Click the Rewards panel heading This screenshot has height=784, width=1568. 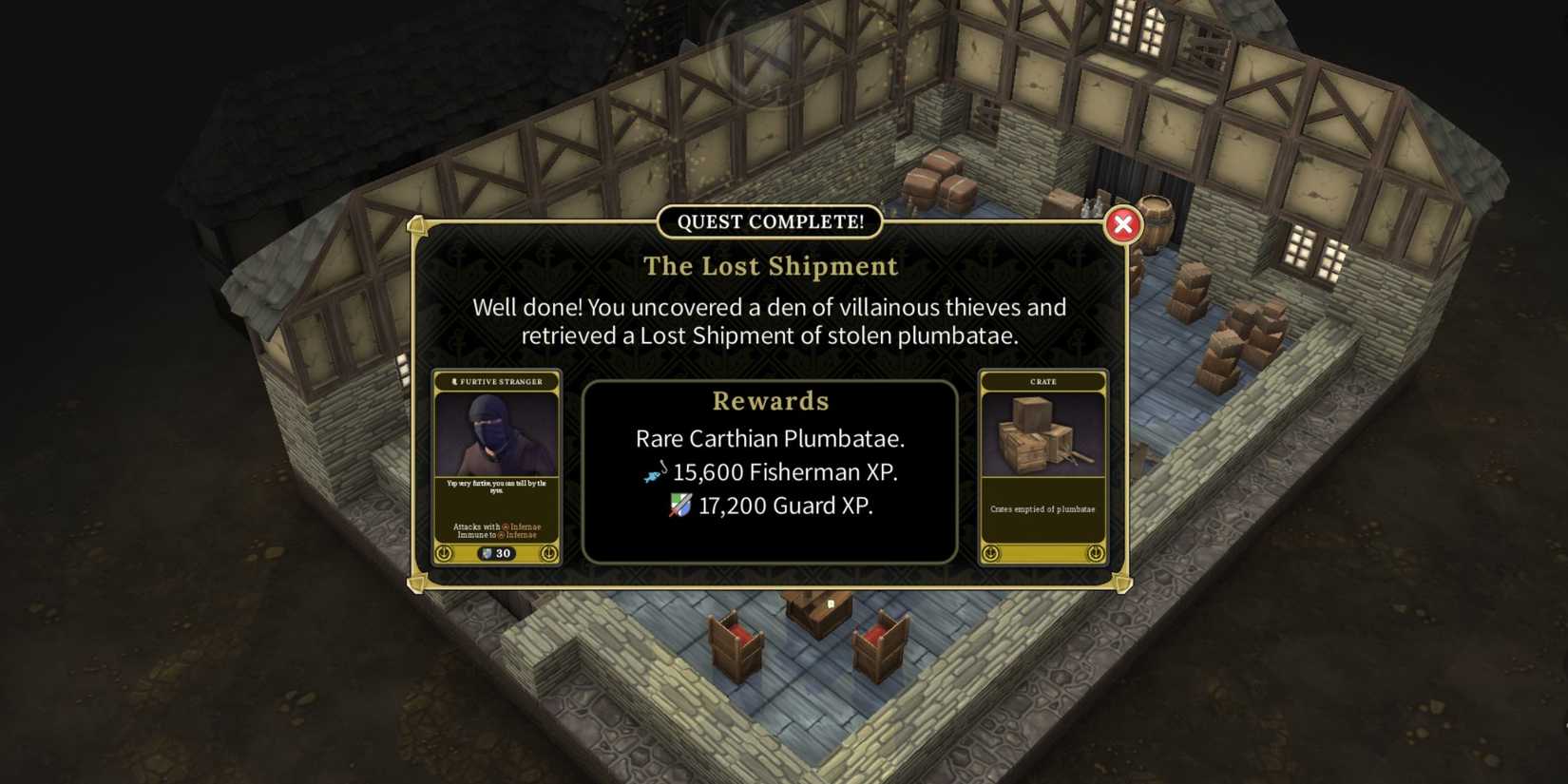770,401
